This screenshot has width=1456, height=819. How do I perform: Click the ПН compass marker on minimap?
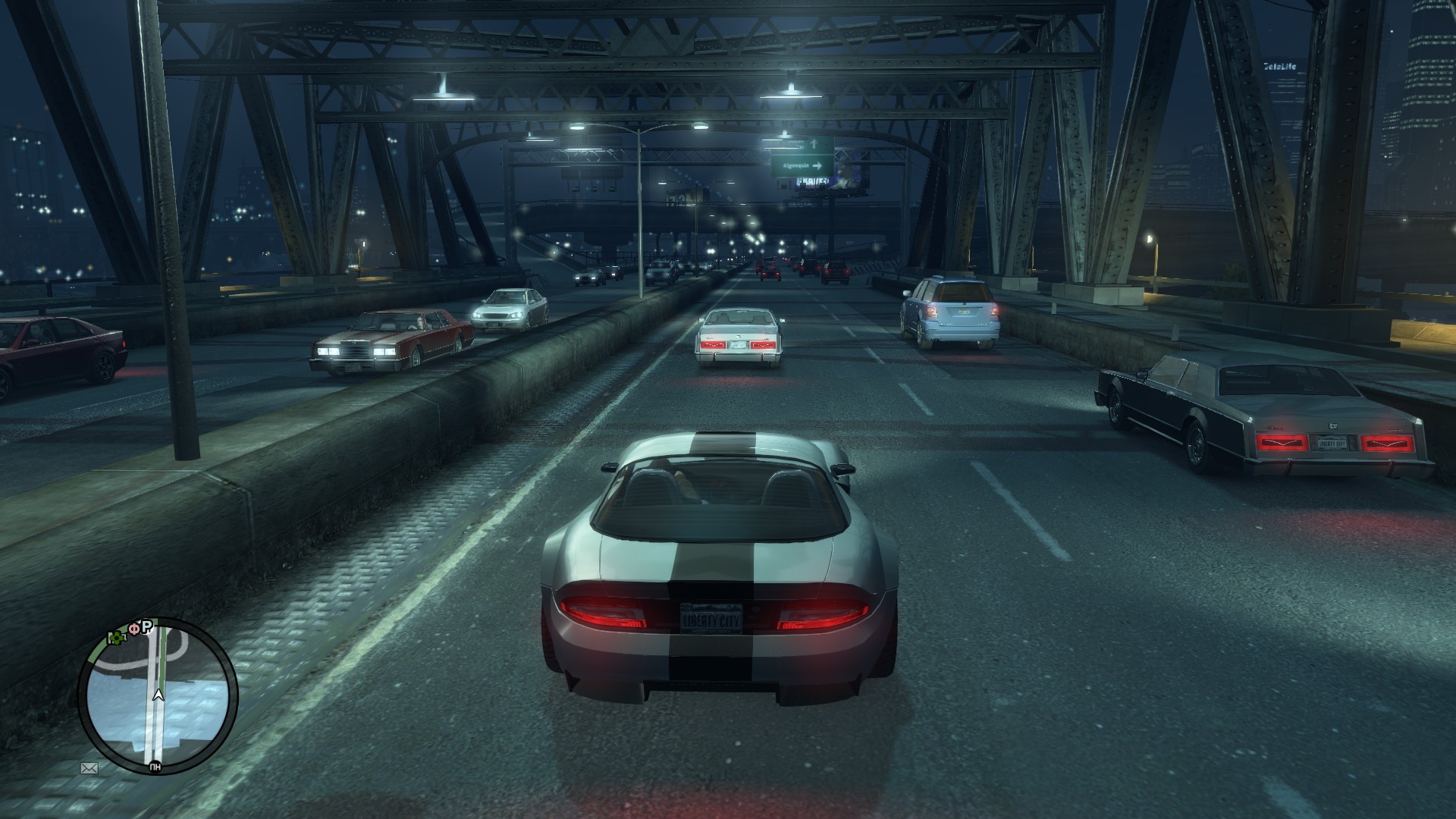click(x=155, y=766)
